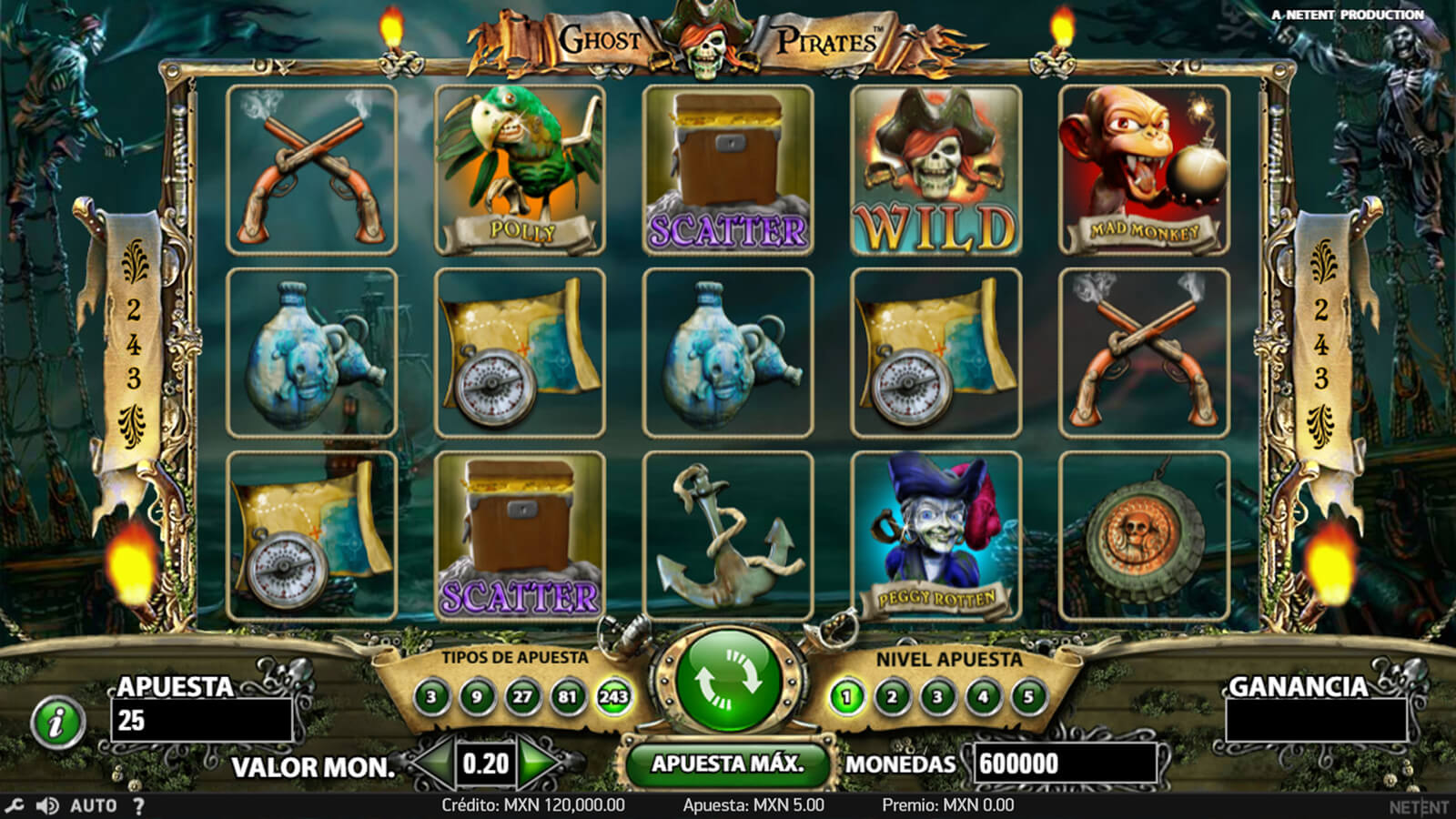
Task: Spin the reels with the green button
Action: point(728,681)
